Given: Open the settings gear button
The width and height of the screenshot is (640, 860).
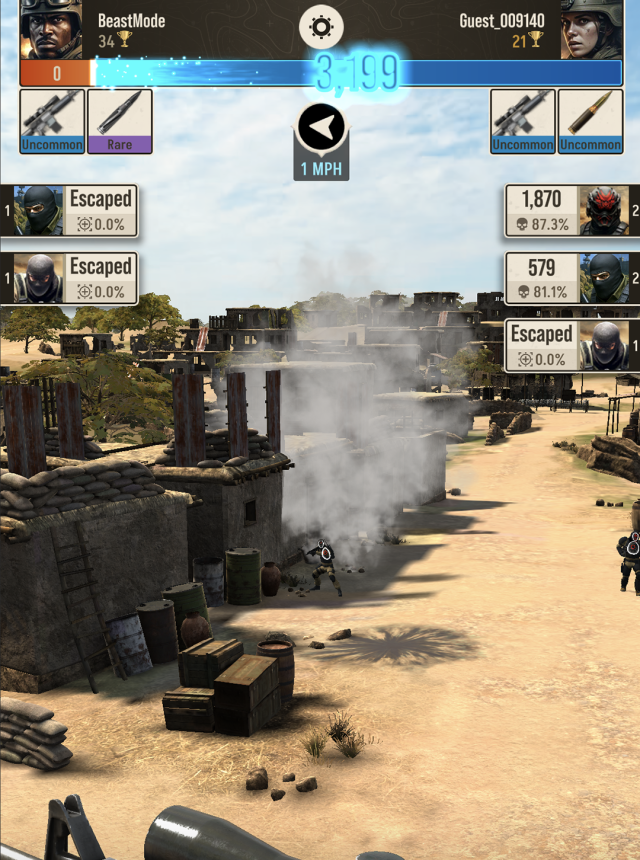Looking at the screenshot, I should (321, 27).
